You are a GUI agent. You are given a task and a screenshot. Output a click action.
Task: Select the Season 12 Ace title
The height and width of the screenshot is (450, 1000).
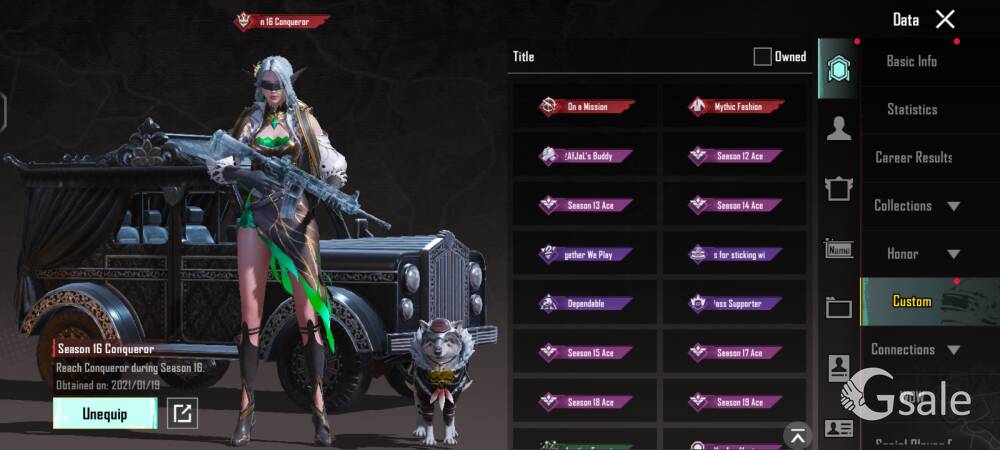[735, 156]
